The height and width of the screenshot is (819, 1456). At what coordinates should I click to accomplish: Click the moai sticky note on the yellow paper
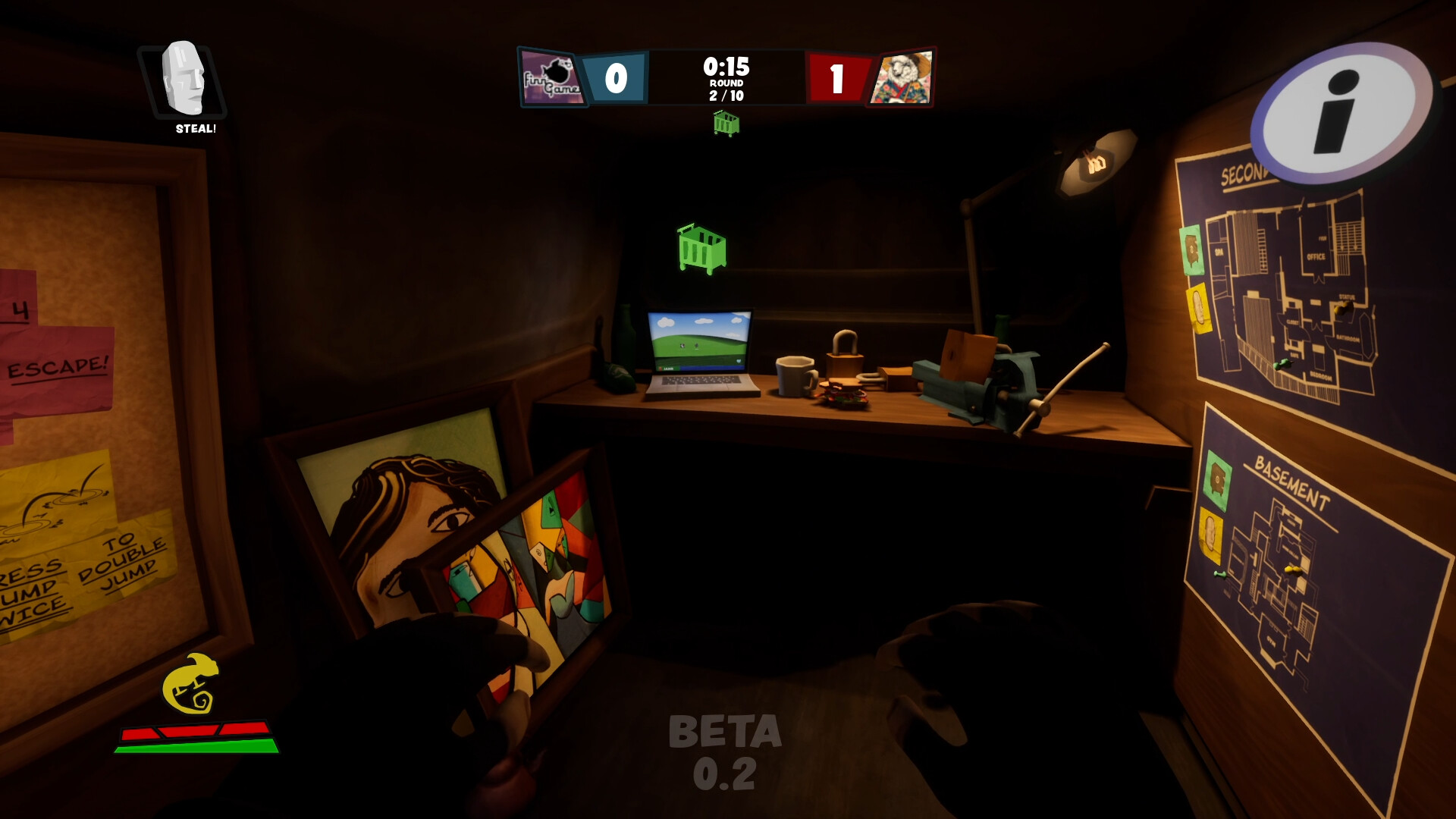[1200, 307]
